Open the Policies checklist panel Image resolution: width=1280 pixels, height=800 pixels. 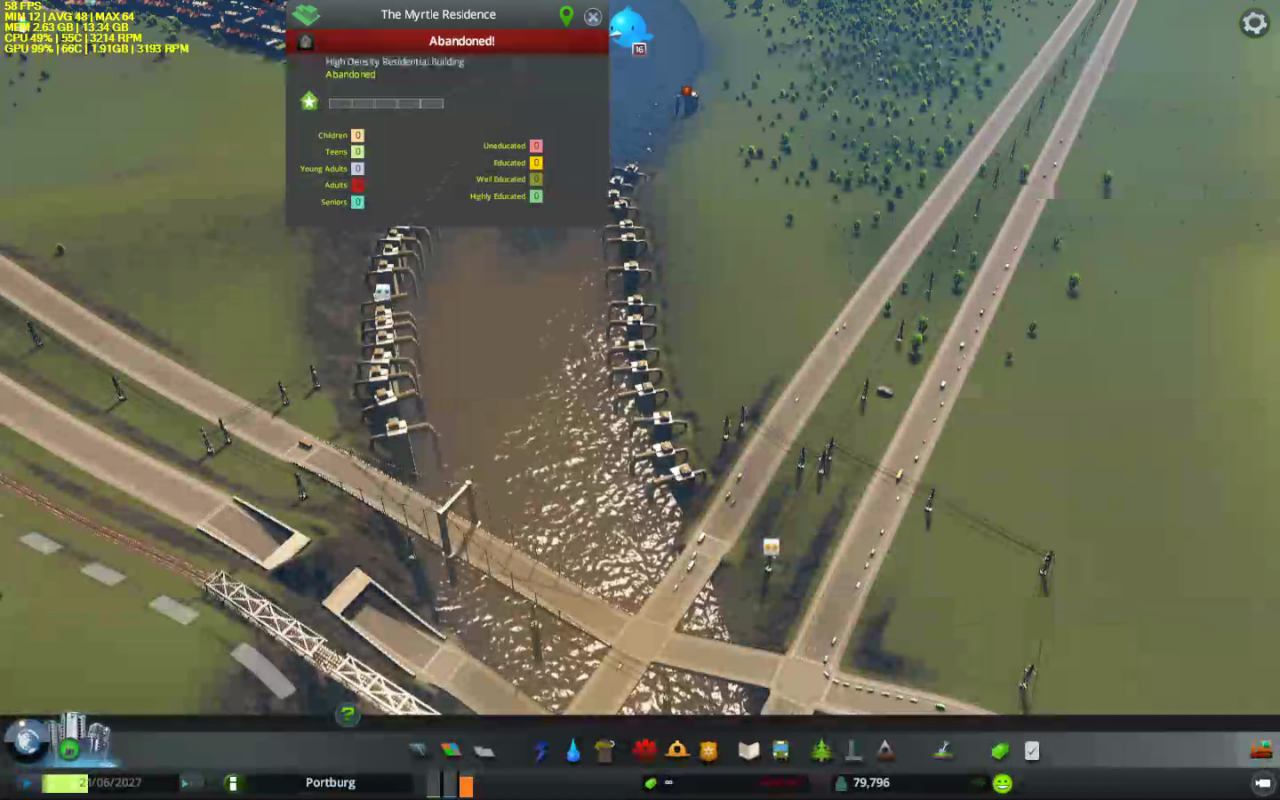(x=1032, y=751)
